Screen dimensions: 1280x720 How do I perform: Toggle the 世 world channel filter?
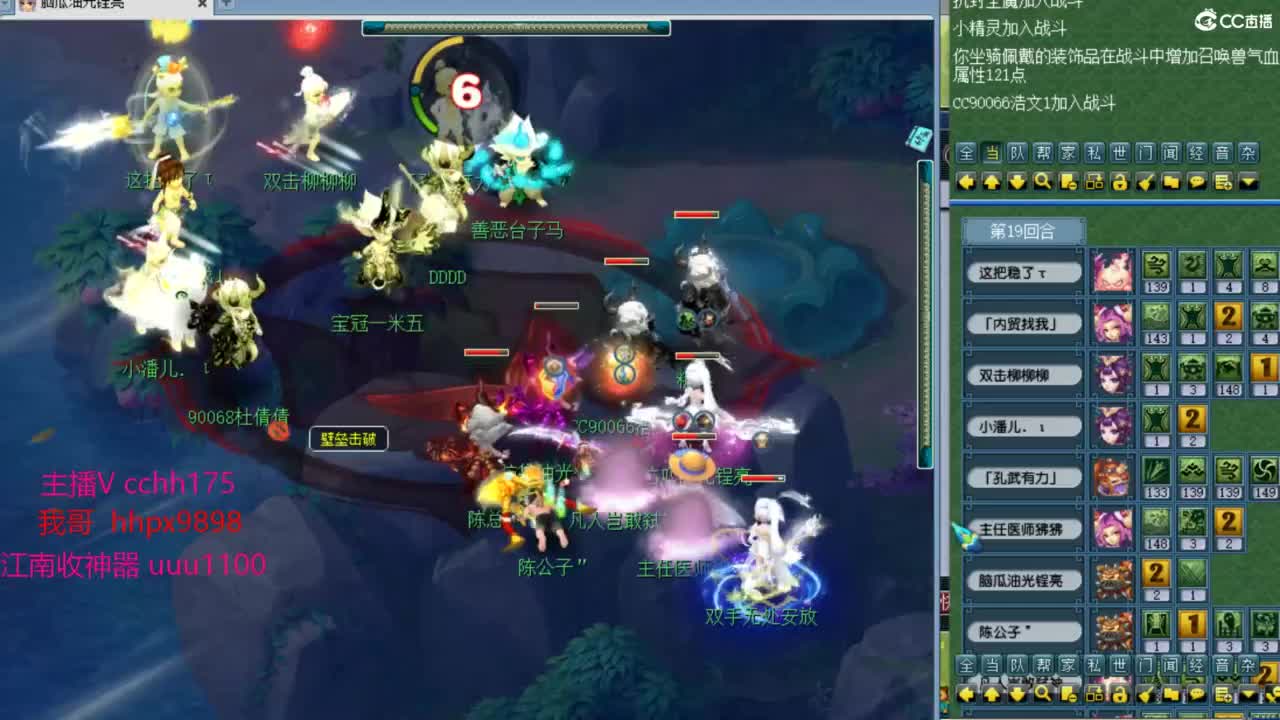(x=1120, y=153)
